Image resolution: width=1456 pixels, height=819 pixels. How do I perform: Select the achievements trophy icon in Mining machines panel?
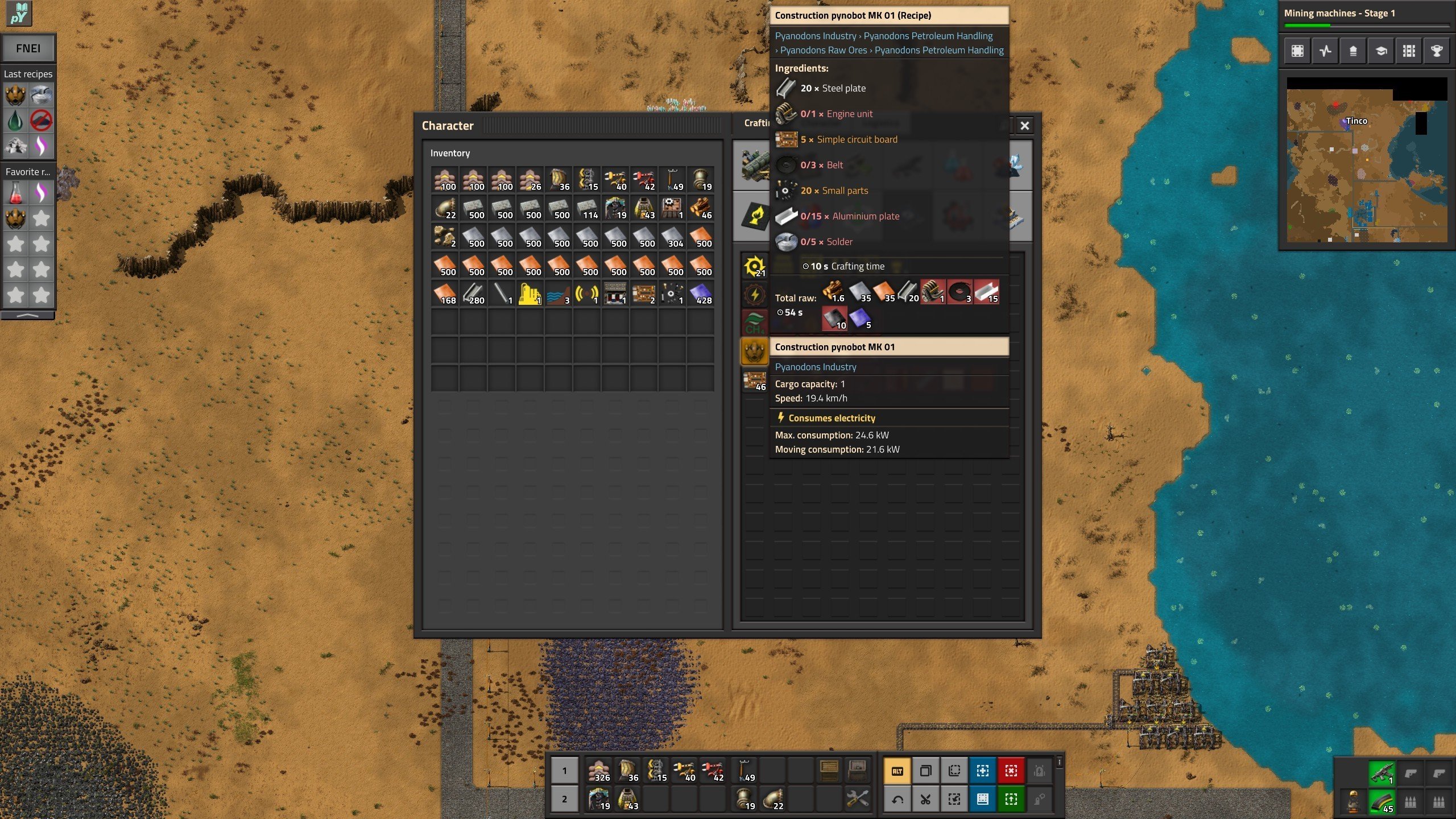[1437, 51]
